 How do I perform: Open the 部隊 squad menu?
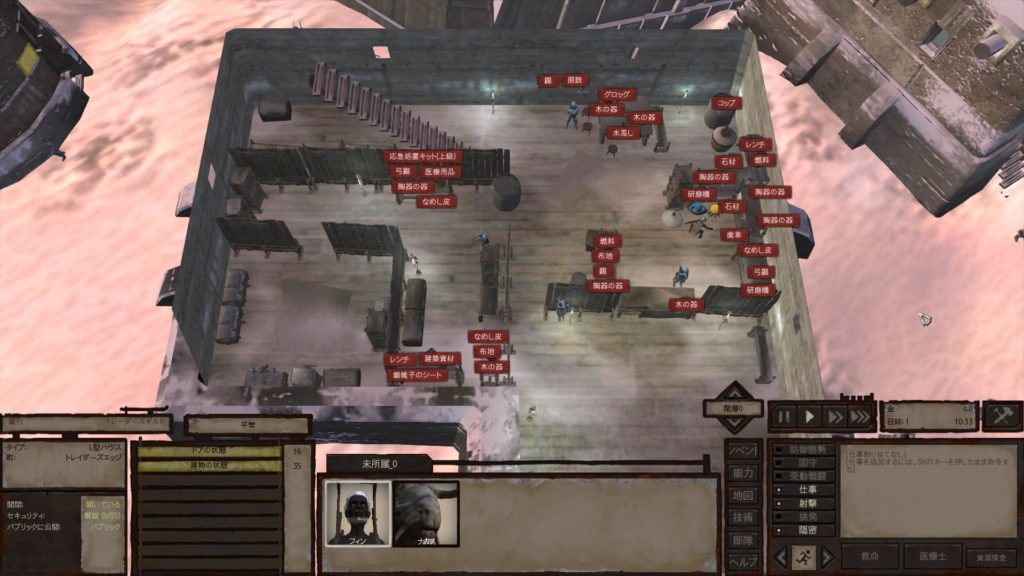(x=742, y=540)
